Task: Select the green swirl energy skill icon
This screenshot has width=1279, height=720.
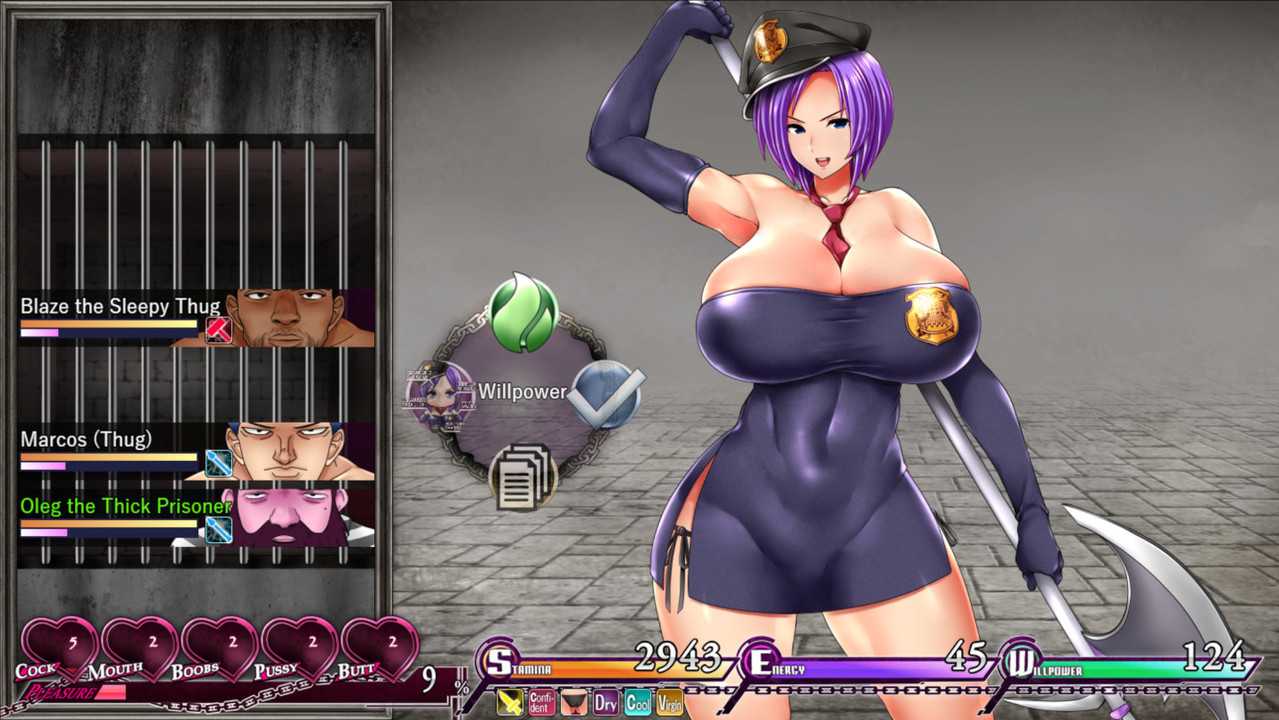Action: pos(523,314)
